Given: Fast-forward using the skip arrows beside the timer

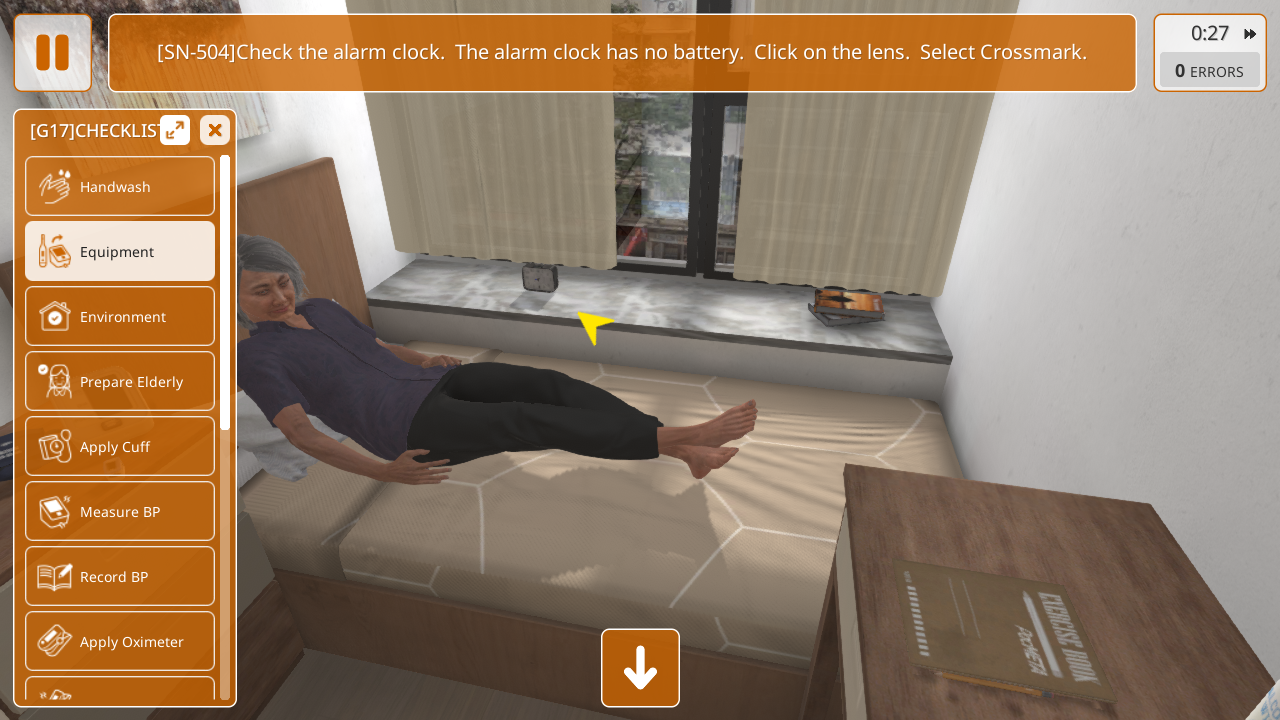Looking at the screenshot, I should (x=1250, y=34).
